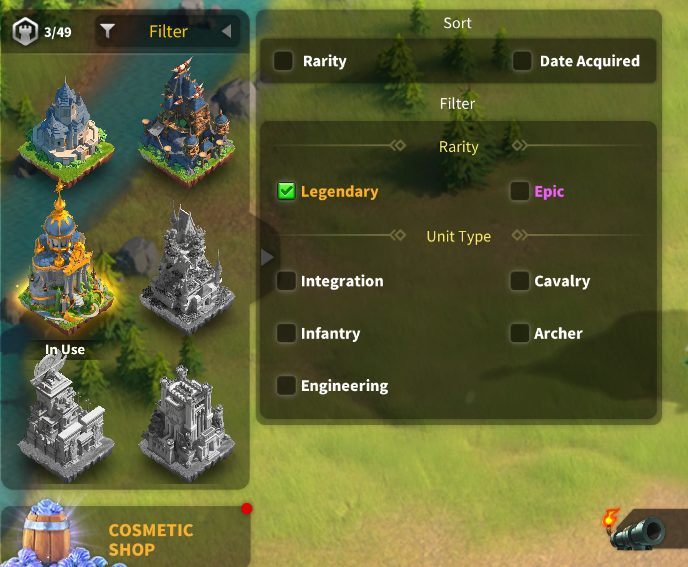Check the Archer unit type filter

click(519, 333)
